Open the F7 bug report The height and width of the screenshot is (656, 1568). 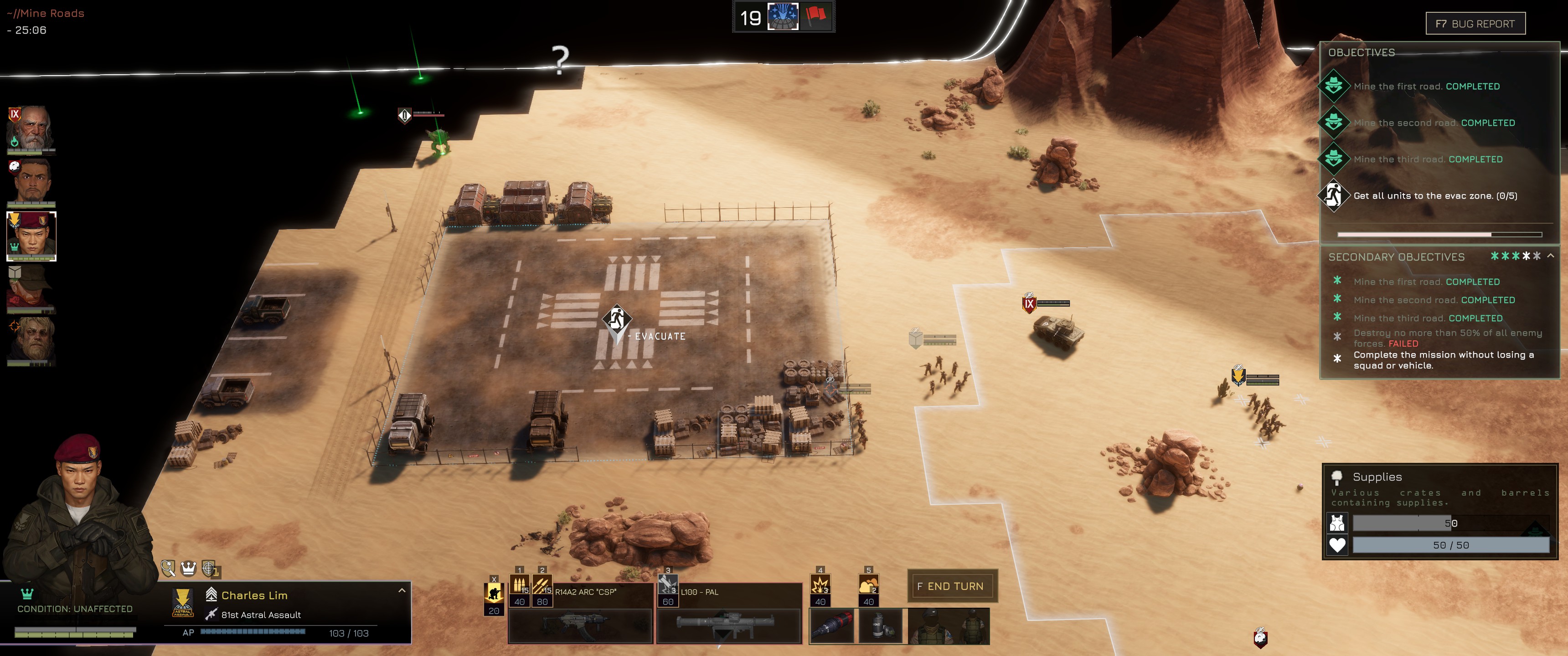click(1475, 24)
